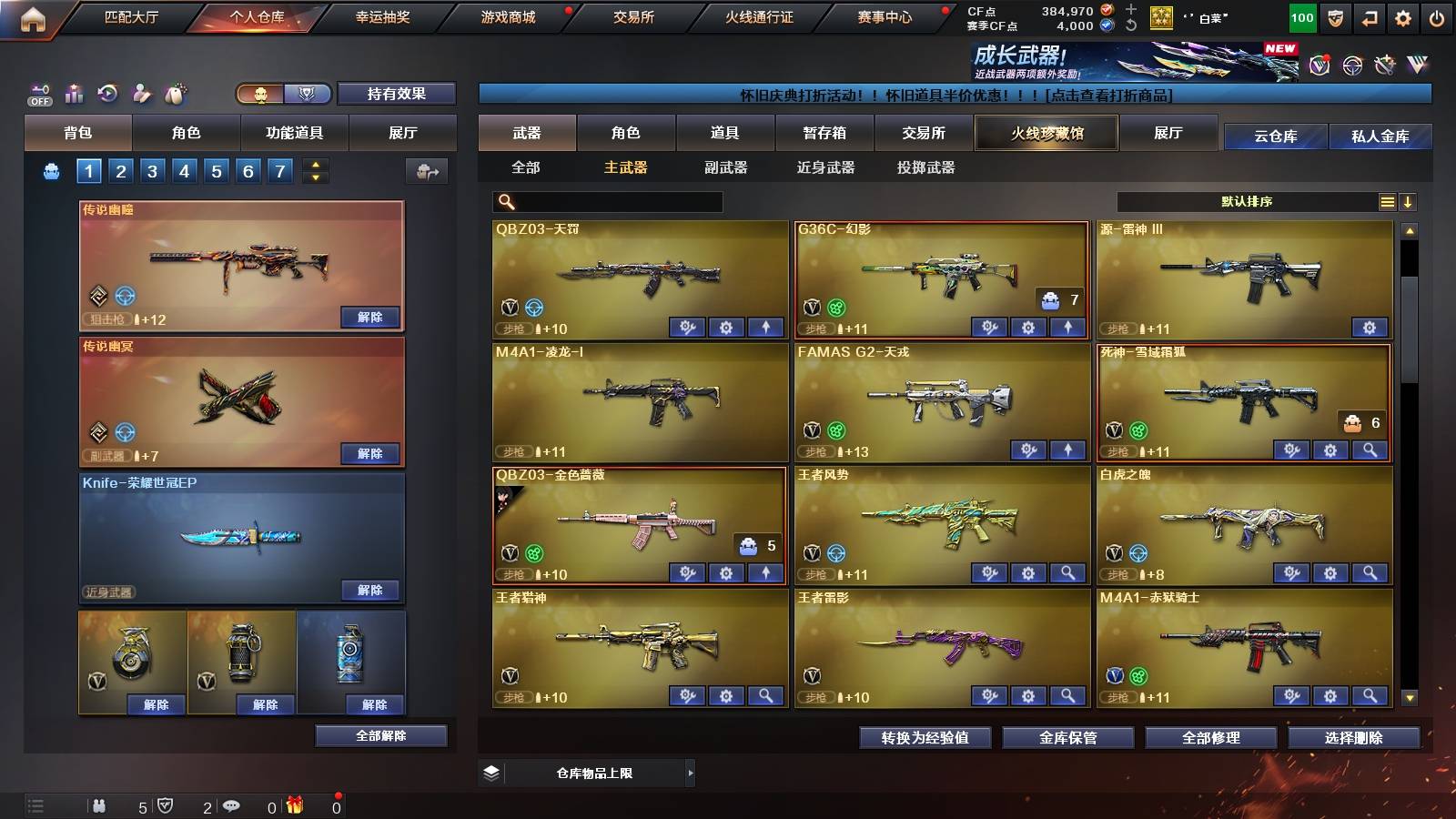Select the replay playback icon near the backpack
This screenshot has width=1456, height=819.
(108, 93)
